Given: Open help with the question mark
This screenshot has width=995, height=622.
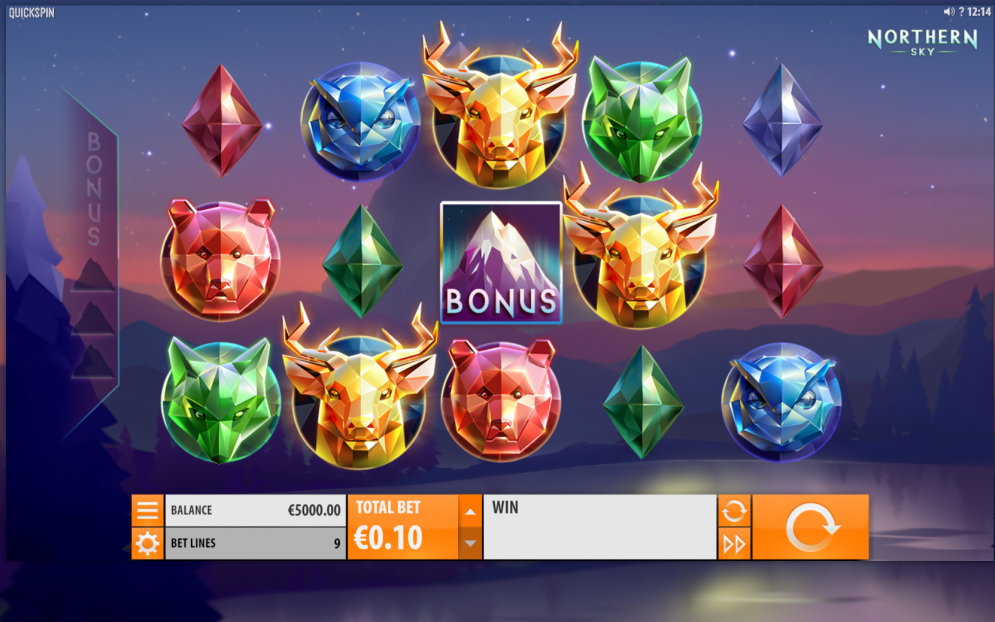Looking at the screenshot, I should point(961,12).
